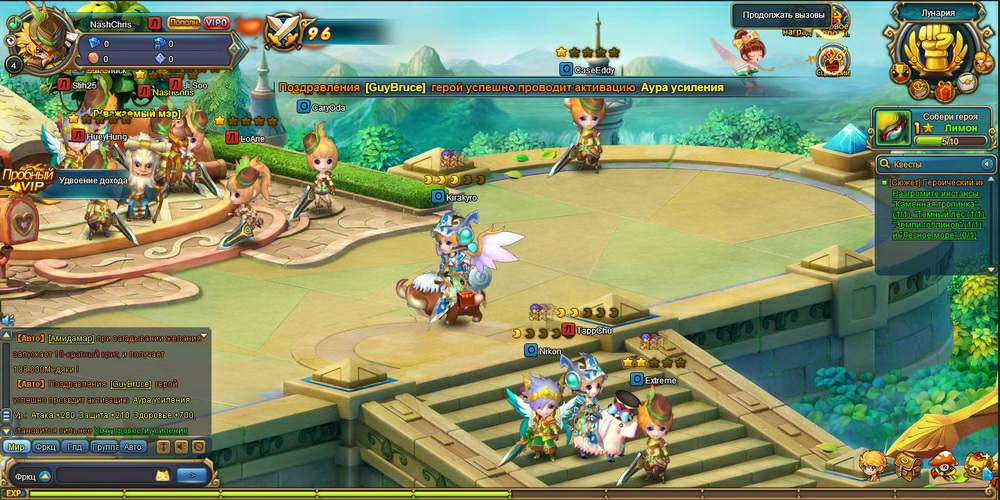This screenshot has width=1000, height=500.
Task: Toggle the speaker sound icon above the chat
Action: [6, 320]
